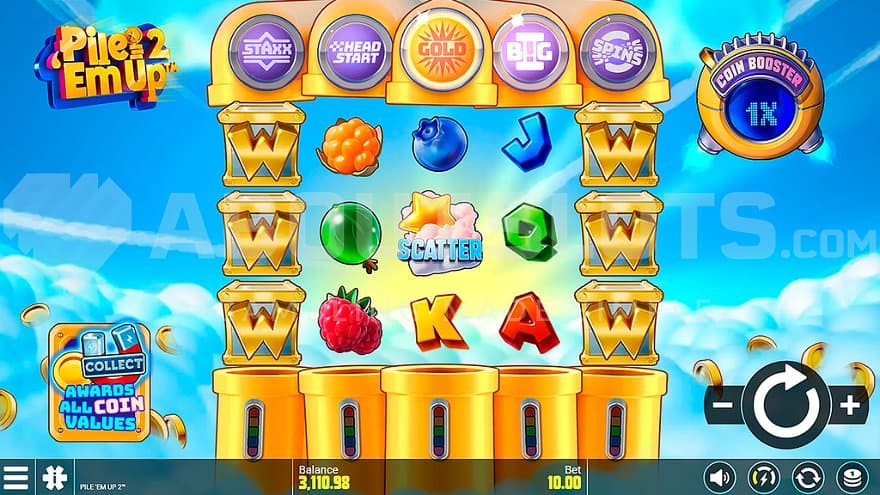The height and width of the screenshot is (495, 880).
Task: Open the coin stack bet settings
Action: click(852, 477)
